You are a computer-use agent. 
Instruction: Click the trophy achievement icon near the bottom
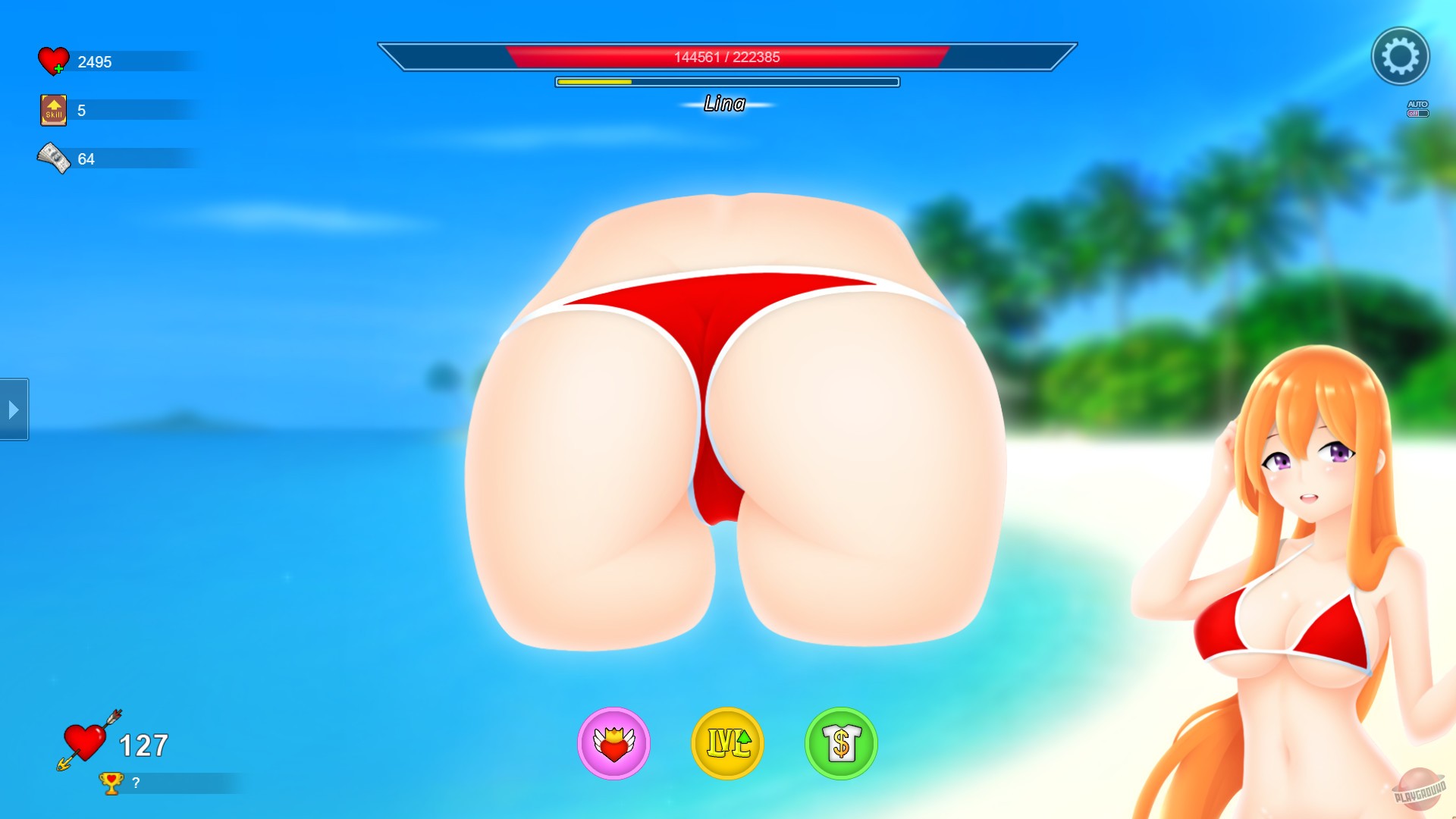pos(111,783)
